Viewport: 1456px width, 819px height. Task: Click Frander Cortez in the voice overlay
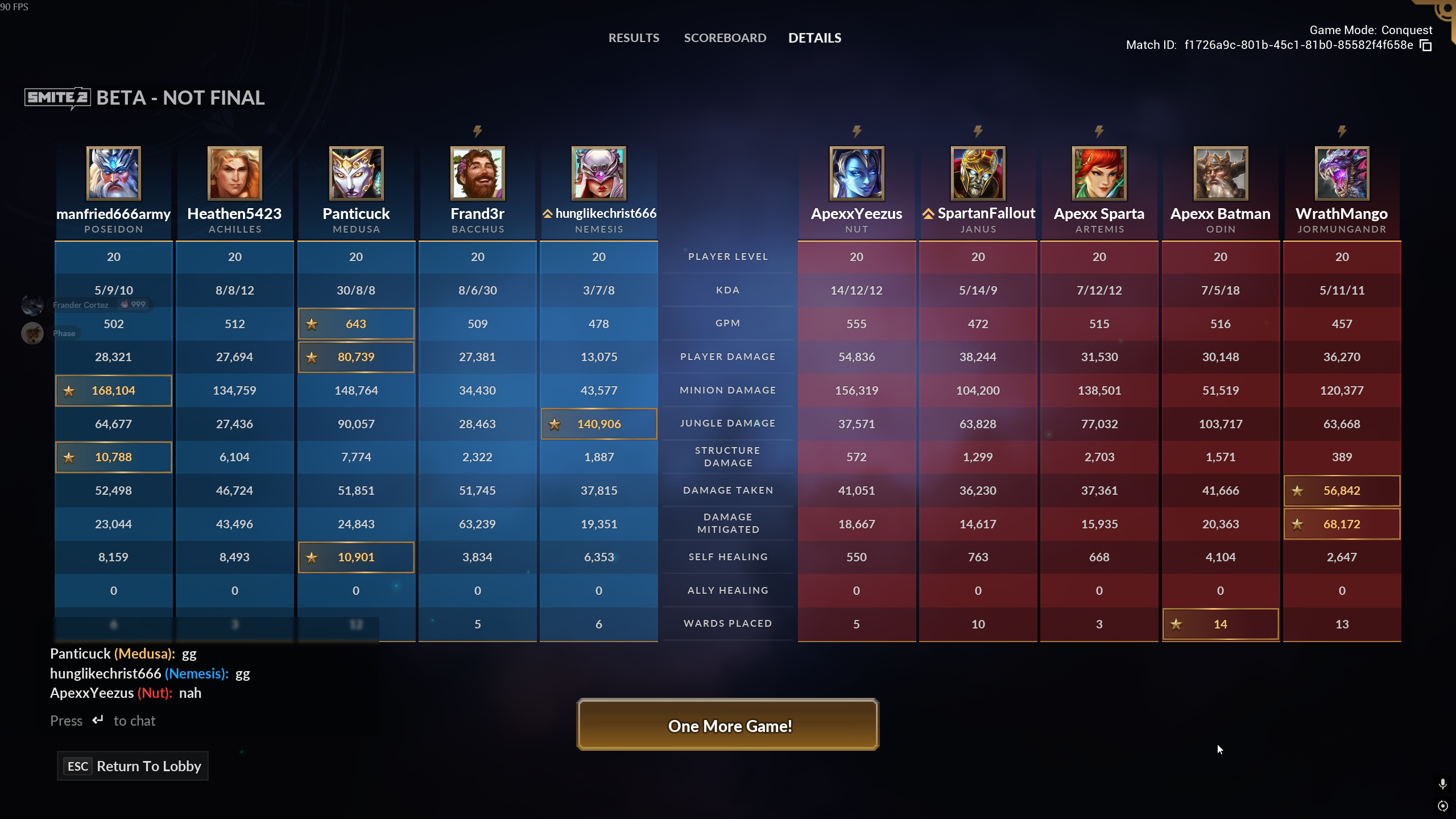point(80,305)
